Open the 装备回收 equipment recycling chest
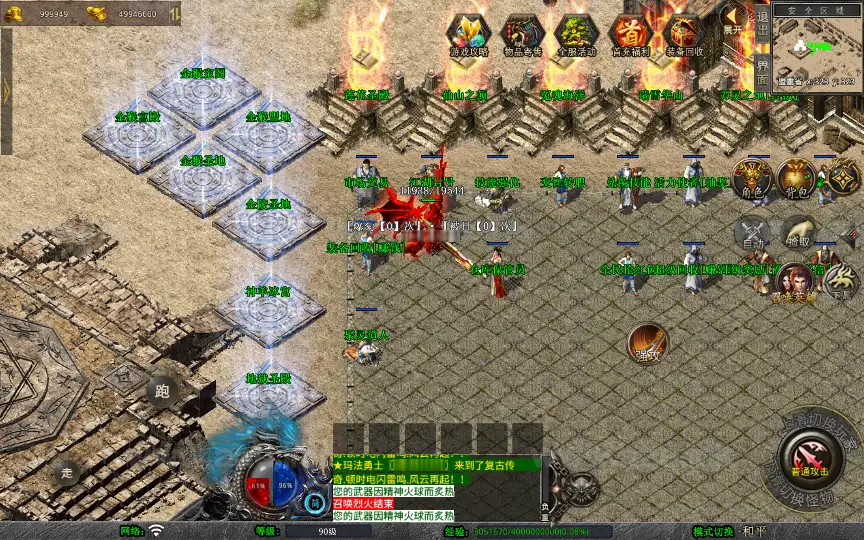This screenshot has width=864, height=540. pos(685,35)
